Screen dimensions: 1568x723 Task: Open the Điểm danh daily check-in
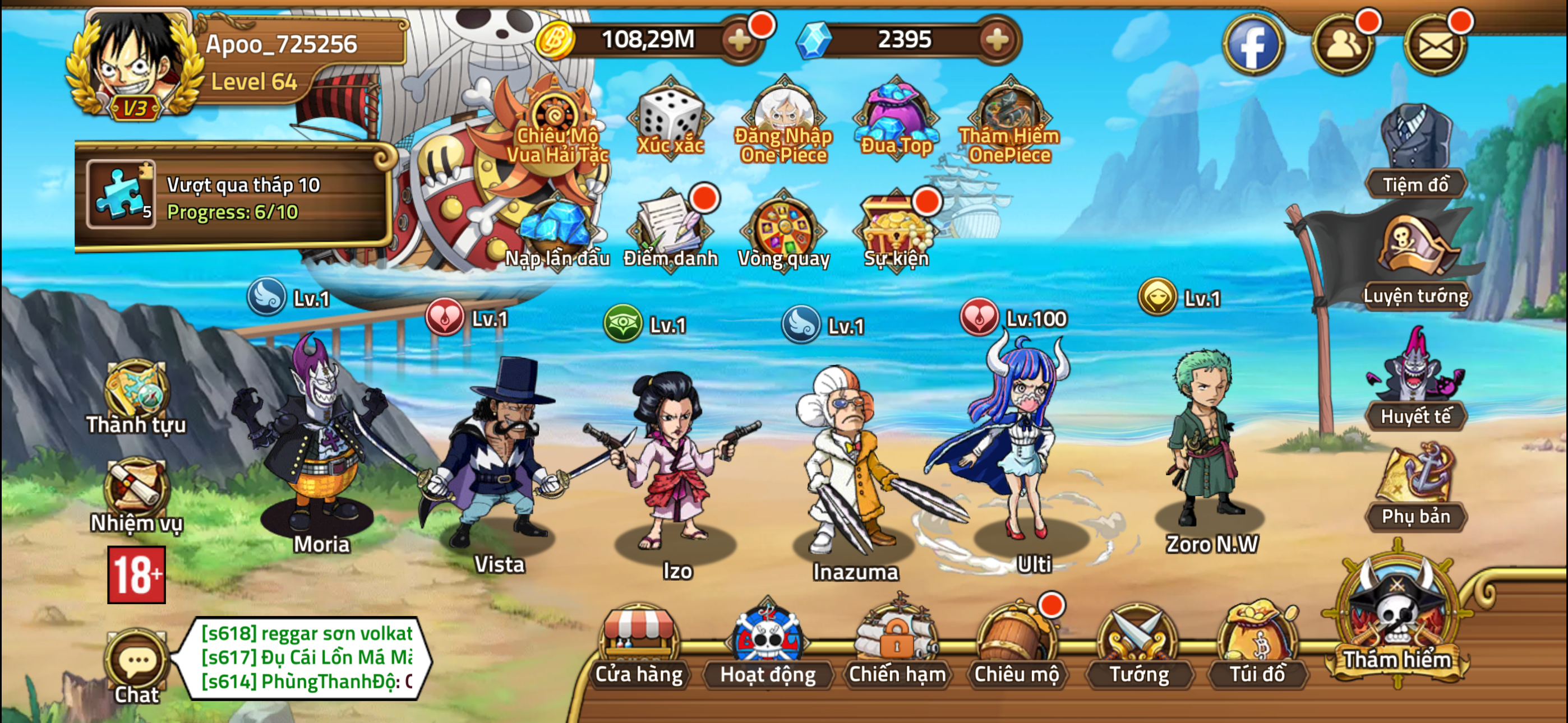(x=670, y=233)
